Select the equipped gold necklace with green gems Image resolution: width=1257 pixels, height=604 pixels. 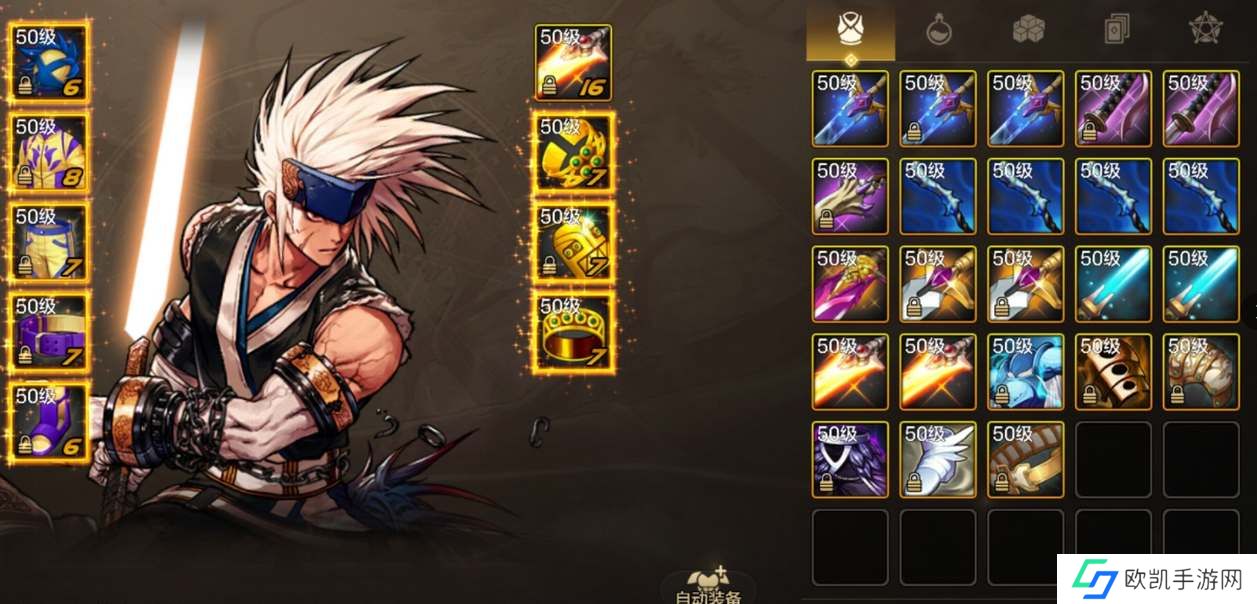click(574, 152)
